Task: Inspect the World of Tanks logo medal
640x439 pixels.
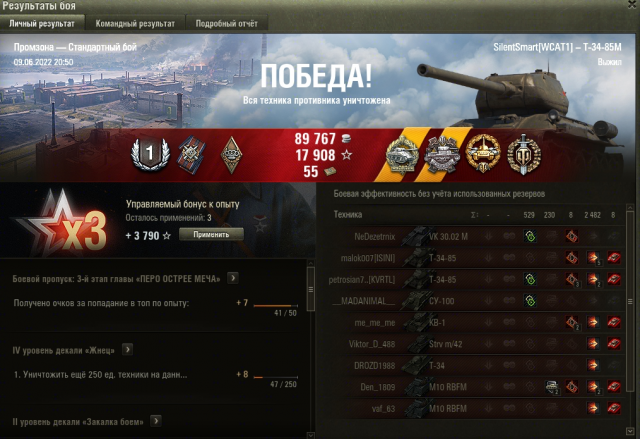Action: (522, 155)
